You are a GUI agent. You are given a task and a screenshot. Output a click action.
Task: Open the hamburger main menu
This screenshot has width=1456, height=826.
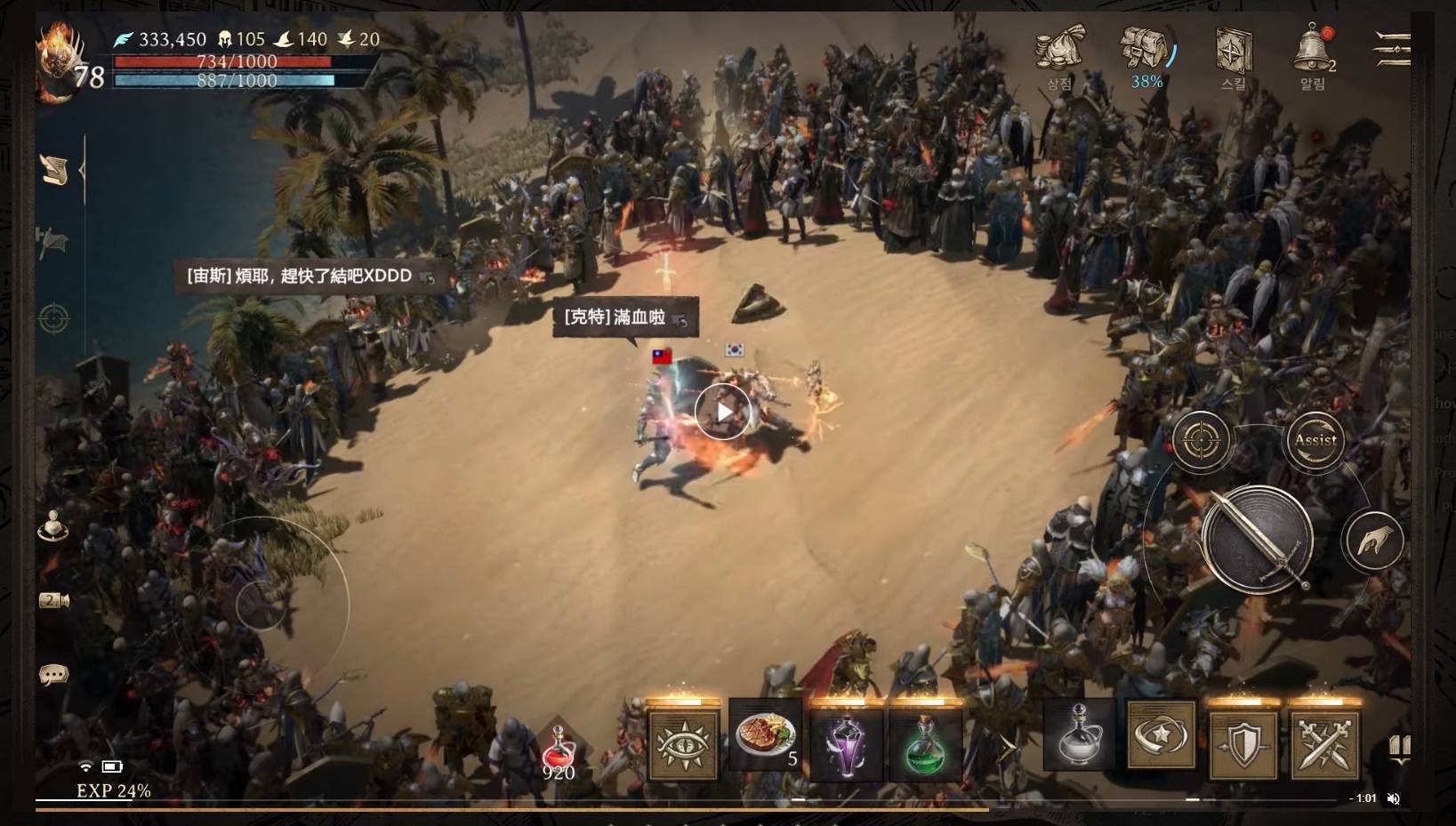[x=1392, y=48]
